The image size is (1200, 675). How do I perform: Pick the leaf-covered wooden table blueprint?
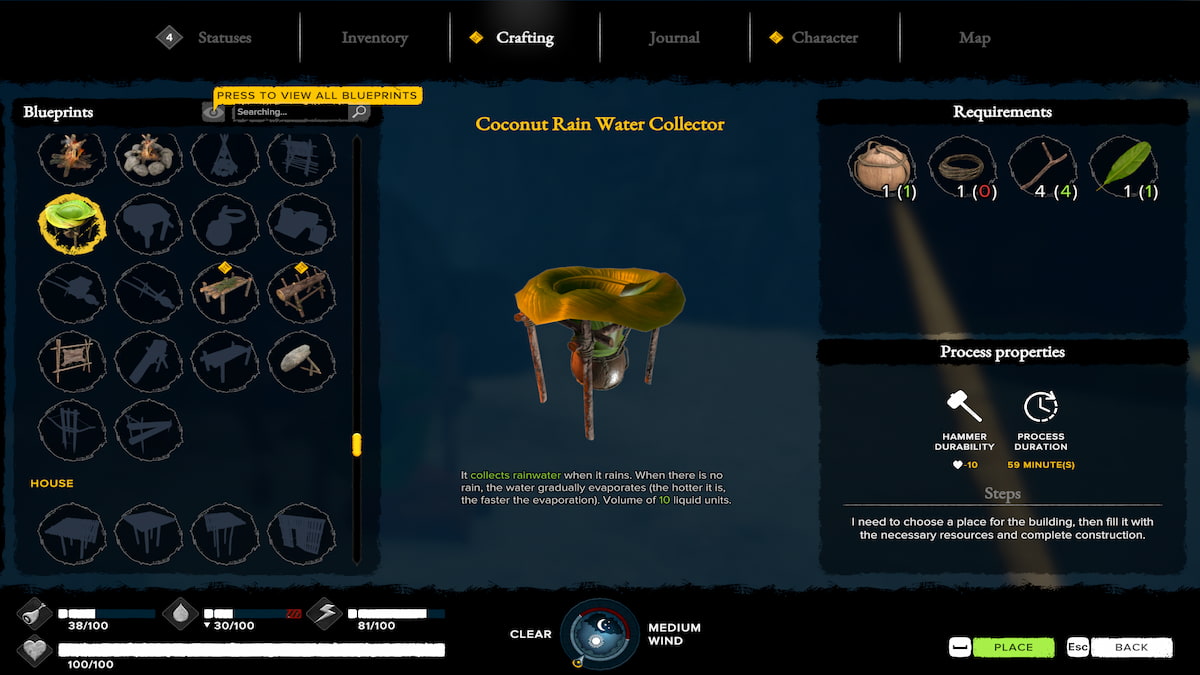pos(225,291)
